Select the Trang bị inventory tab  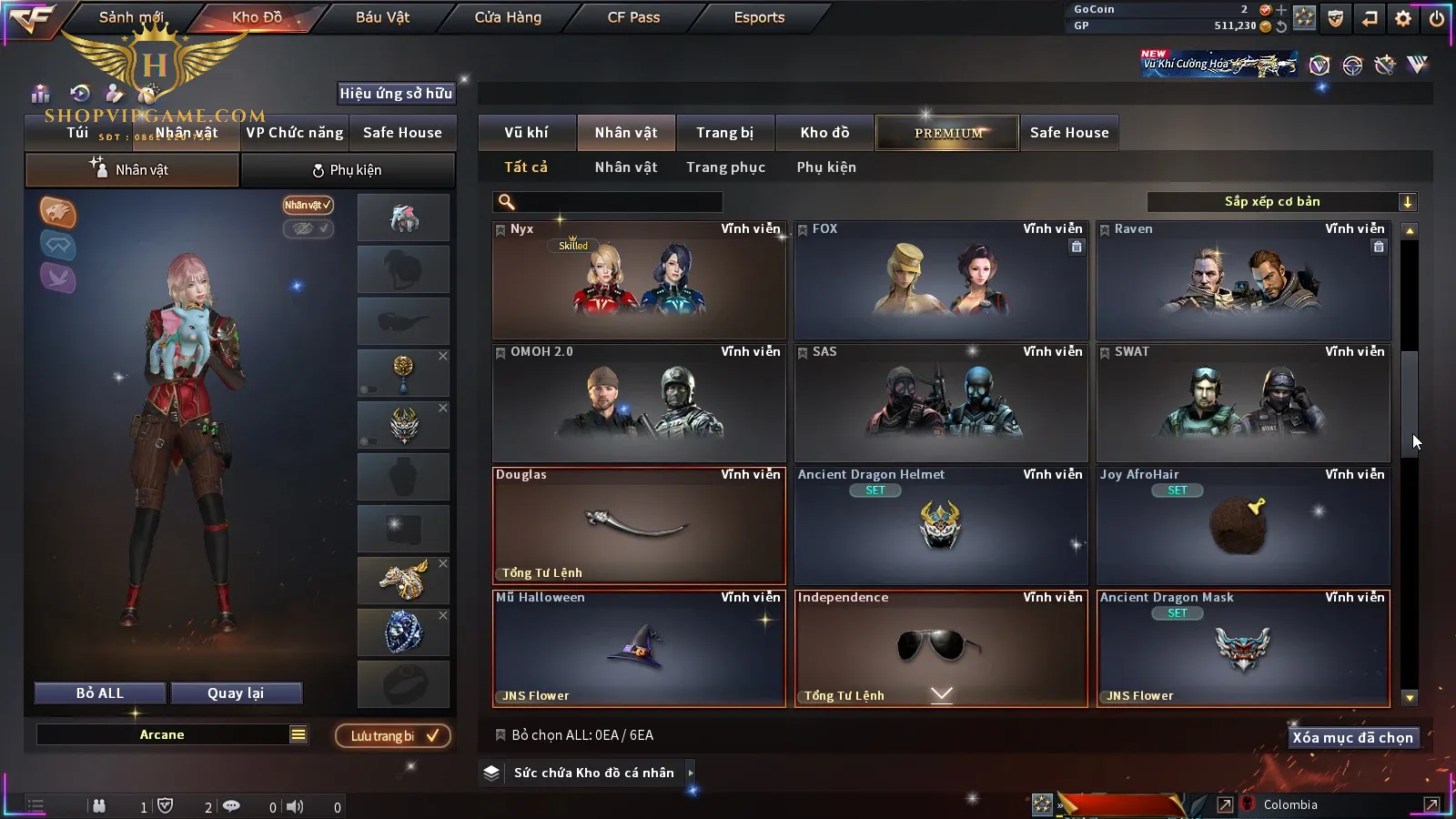(x=724, y=133)
